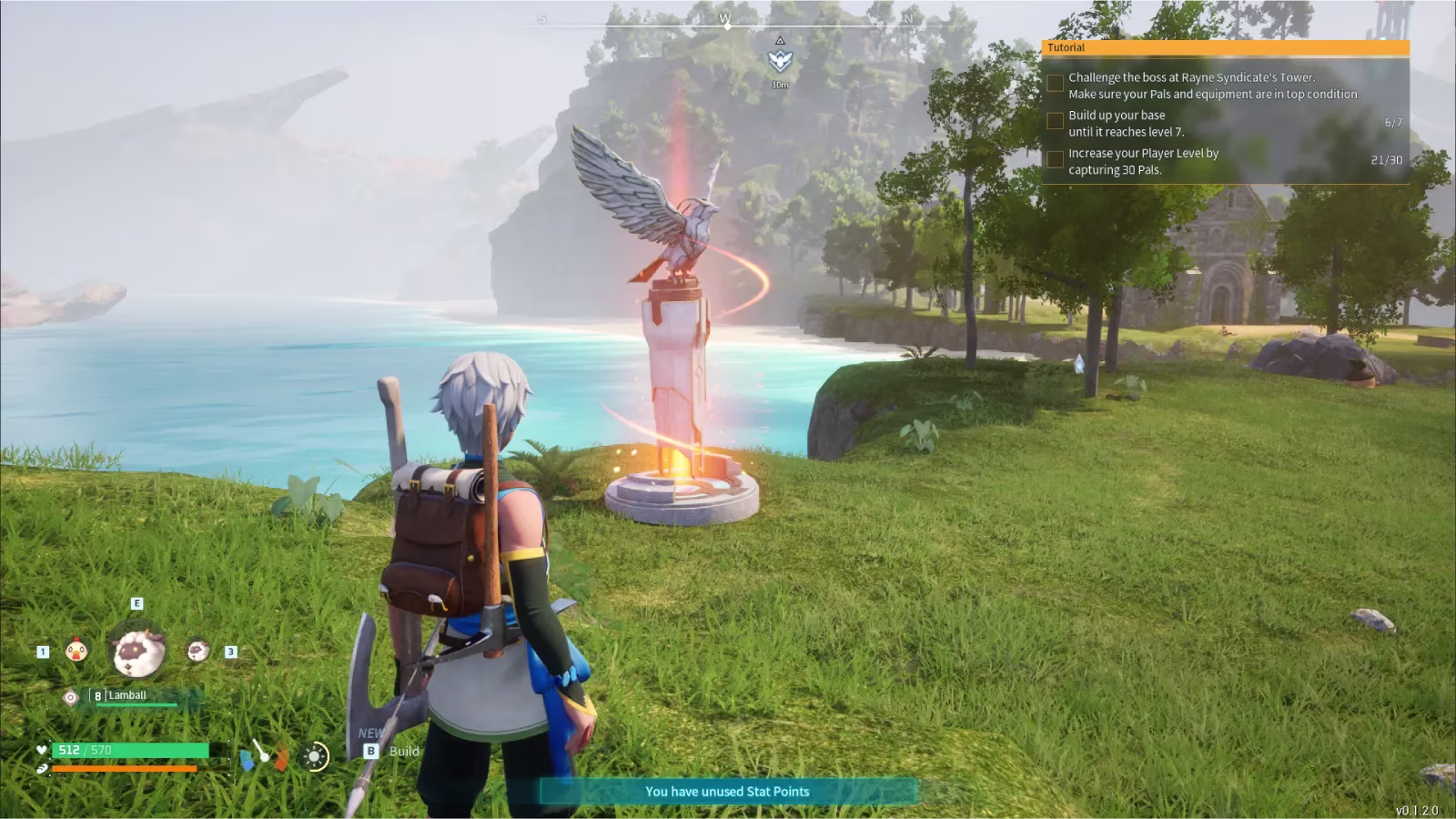Select the Chikipi pal icon
The image size is (1456, 819).
coord(76,651)
